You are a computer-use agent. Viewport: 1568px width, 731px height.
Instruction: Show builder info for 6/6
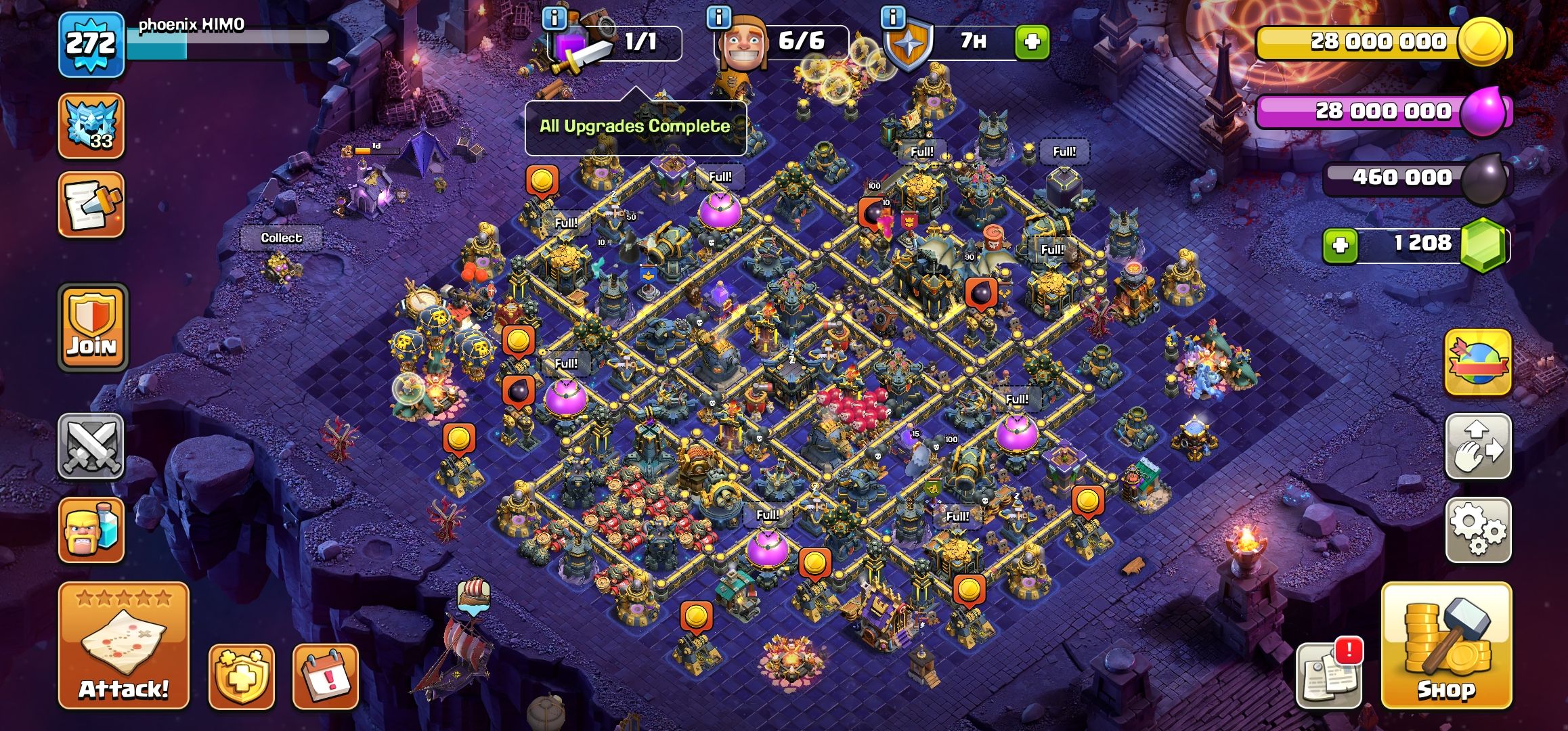pyautogui.click(x=719, y=18)
